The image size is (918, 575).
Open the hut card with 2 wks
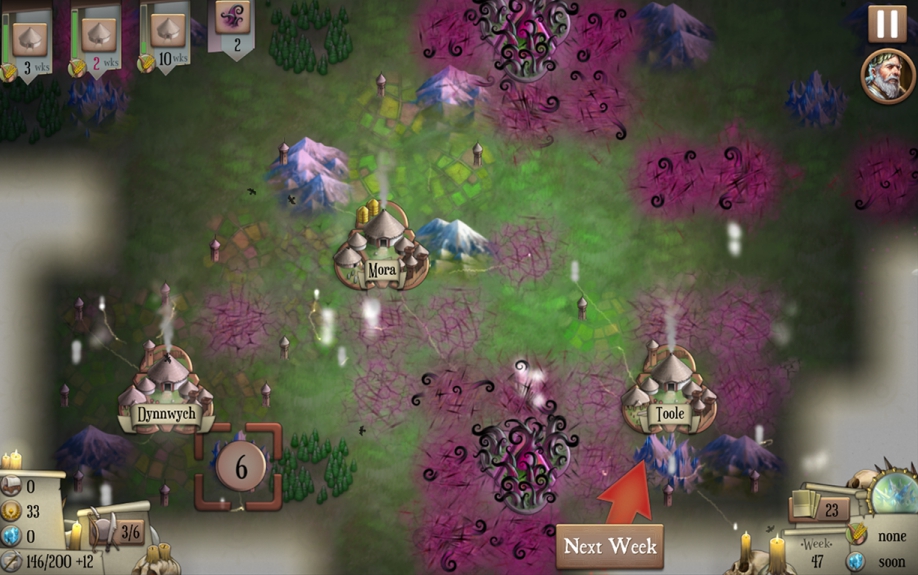pos(97,38)
